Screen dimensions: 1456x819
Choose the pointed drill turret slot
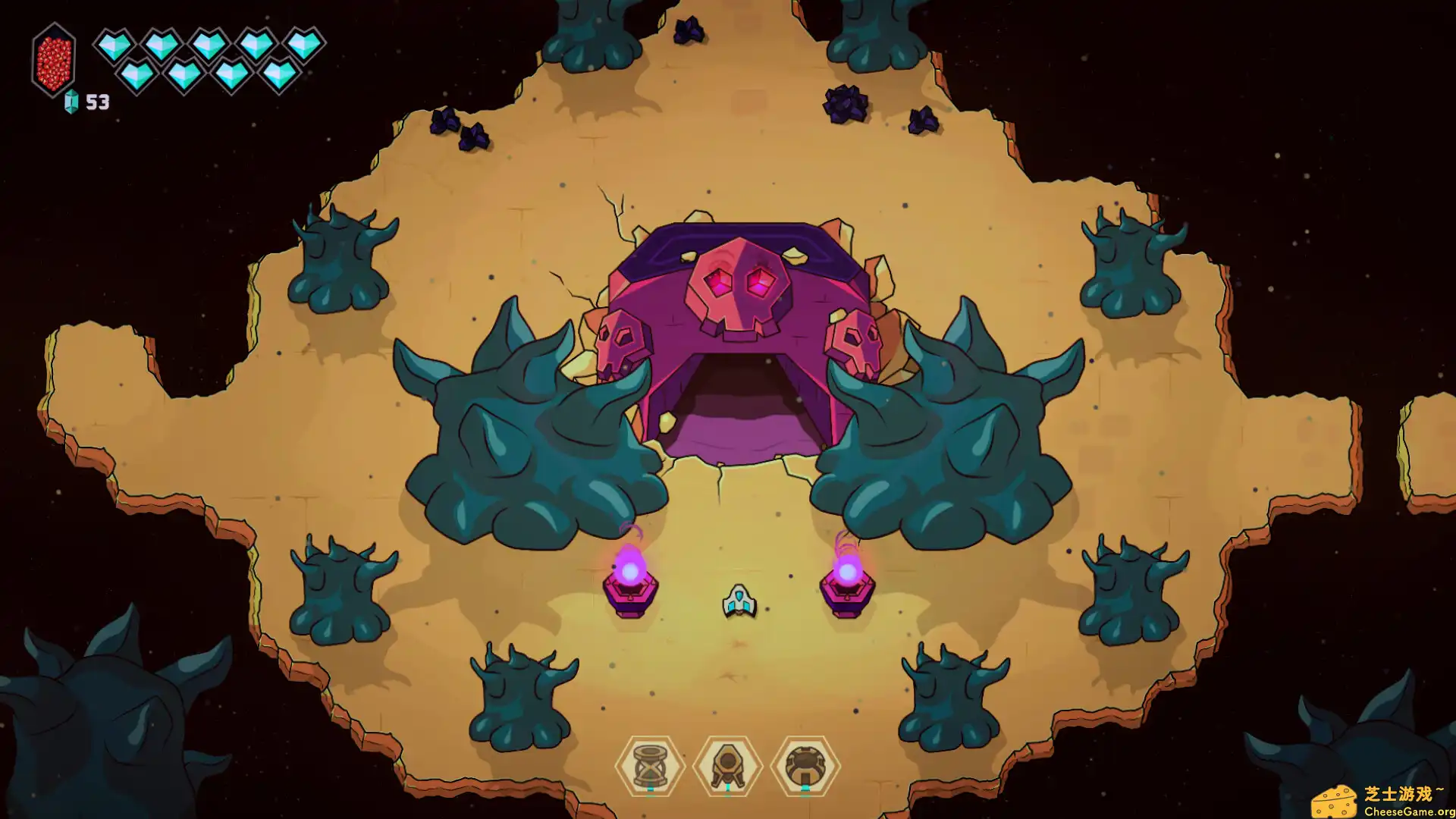(728, 766)
